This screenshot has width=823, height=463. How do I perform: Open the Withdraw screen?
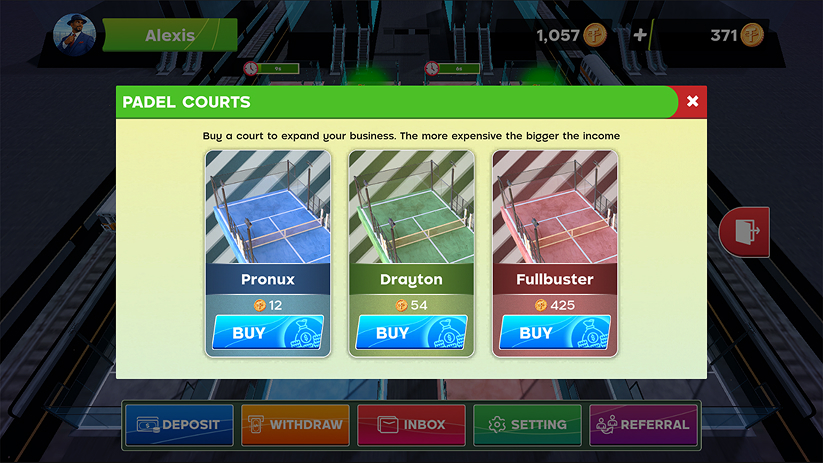pos(295,424)
